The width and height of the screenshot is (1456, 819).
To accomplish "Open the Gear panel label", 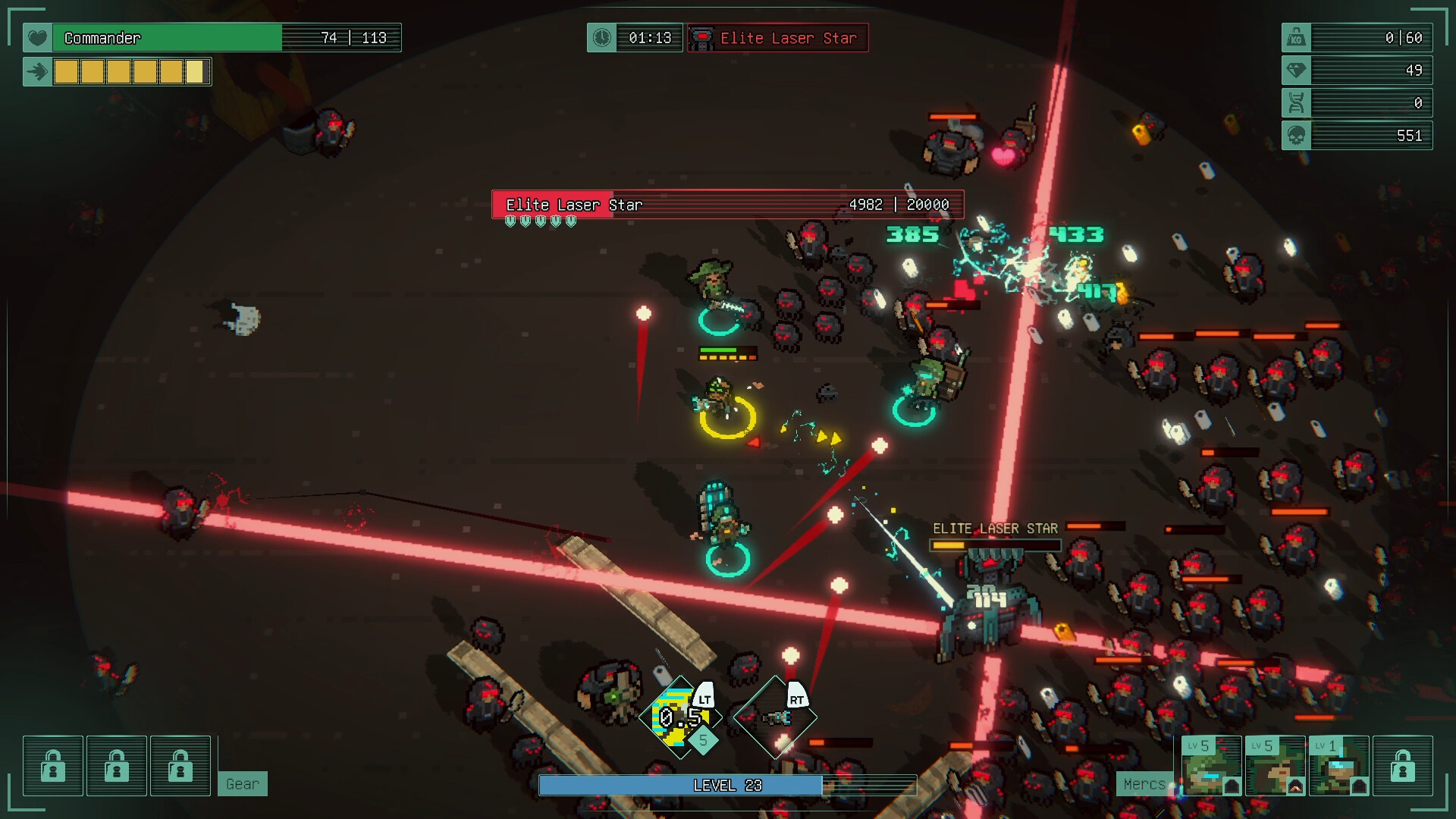I will point(243,784).
